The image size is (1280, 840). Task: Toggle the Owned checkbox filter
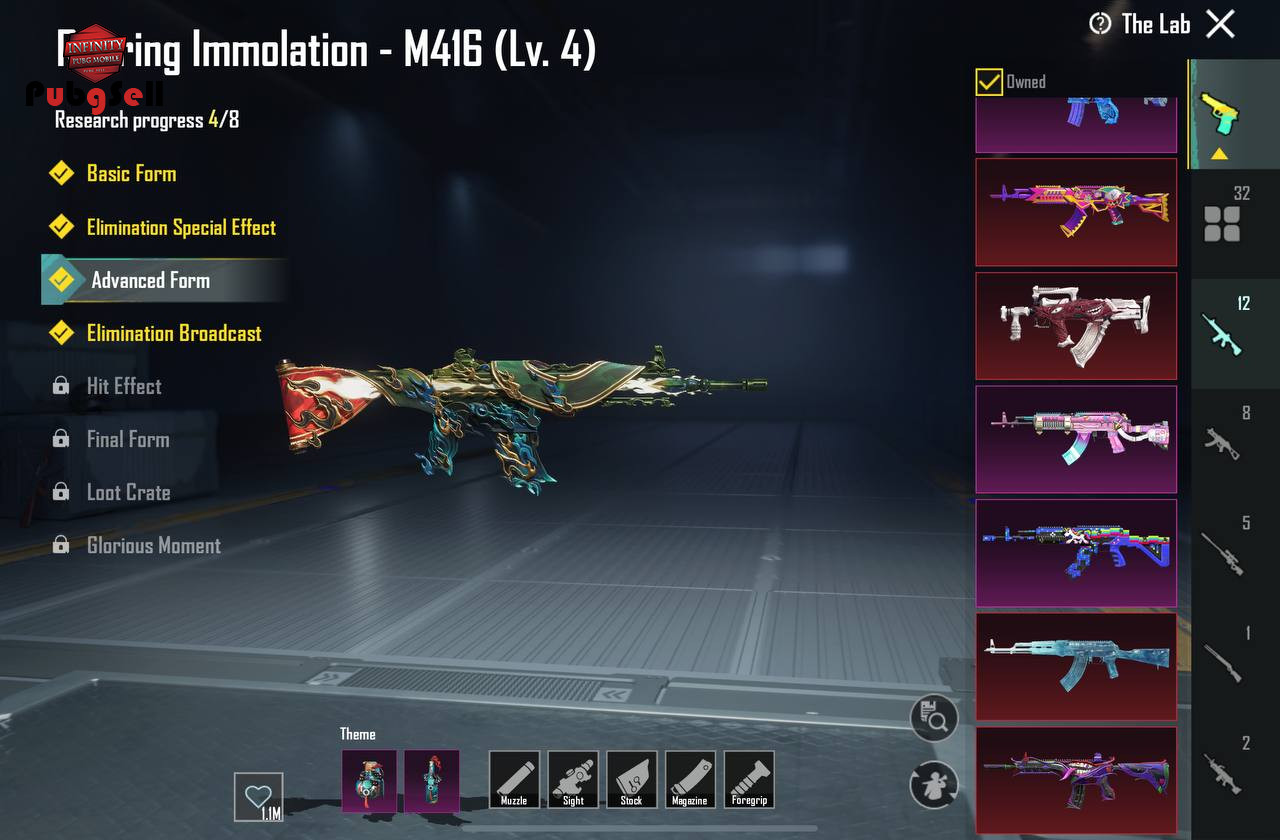(x=989, y=82)
